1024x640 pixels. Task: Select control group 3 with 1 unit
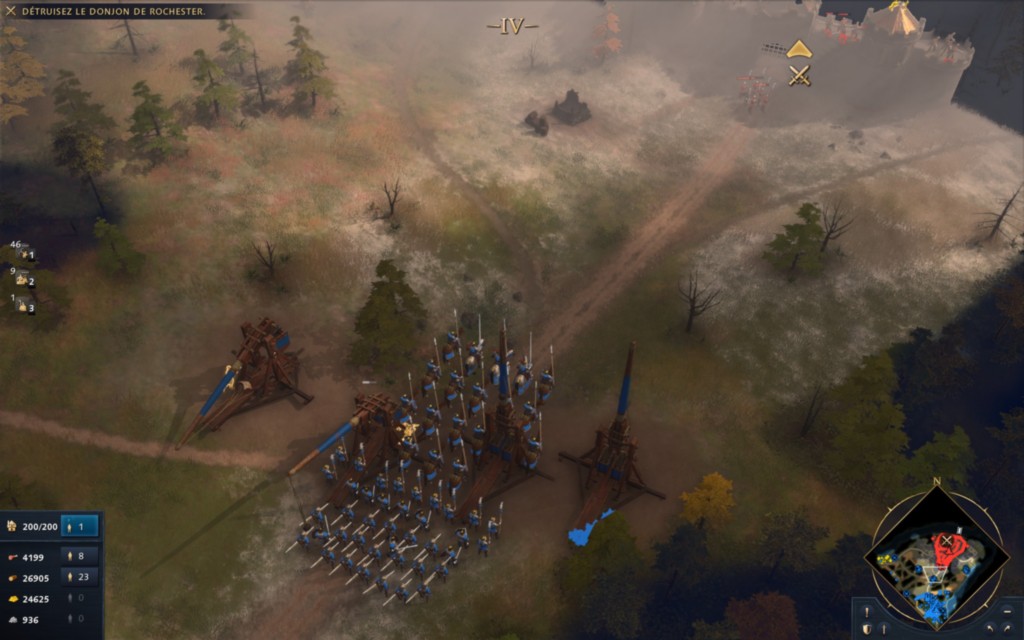[x=24, y=306]
